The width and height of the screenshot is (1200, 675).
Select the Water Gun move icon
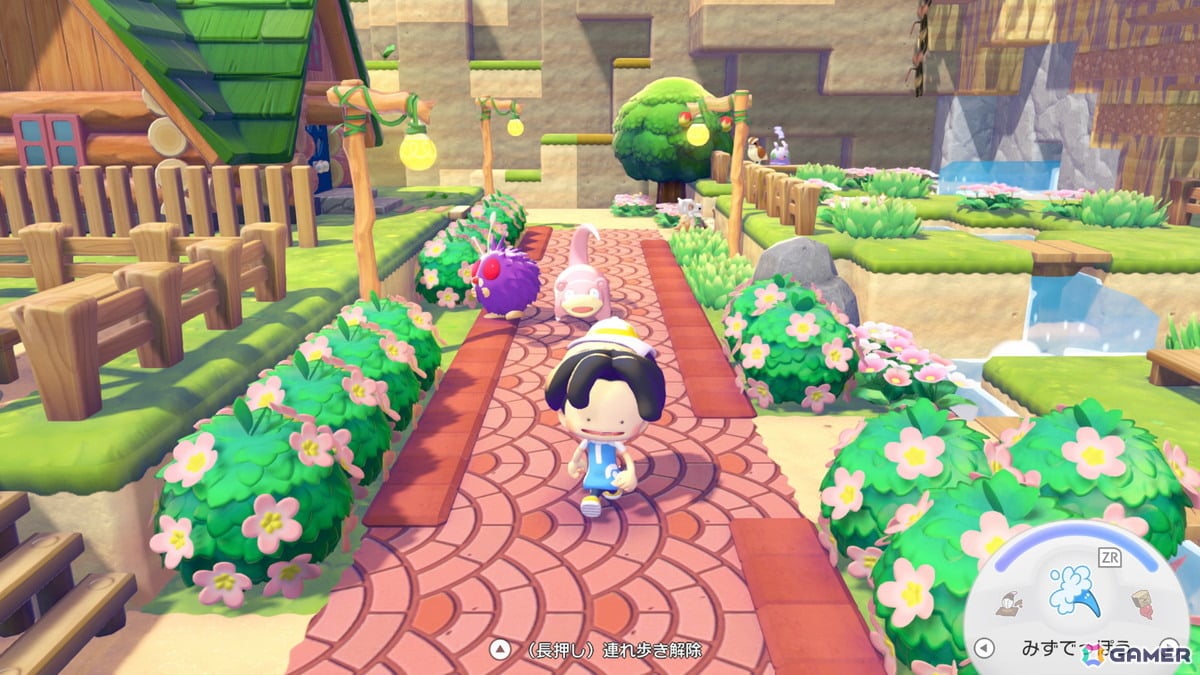coord(1074,590)
